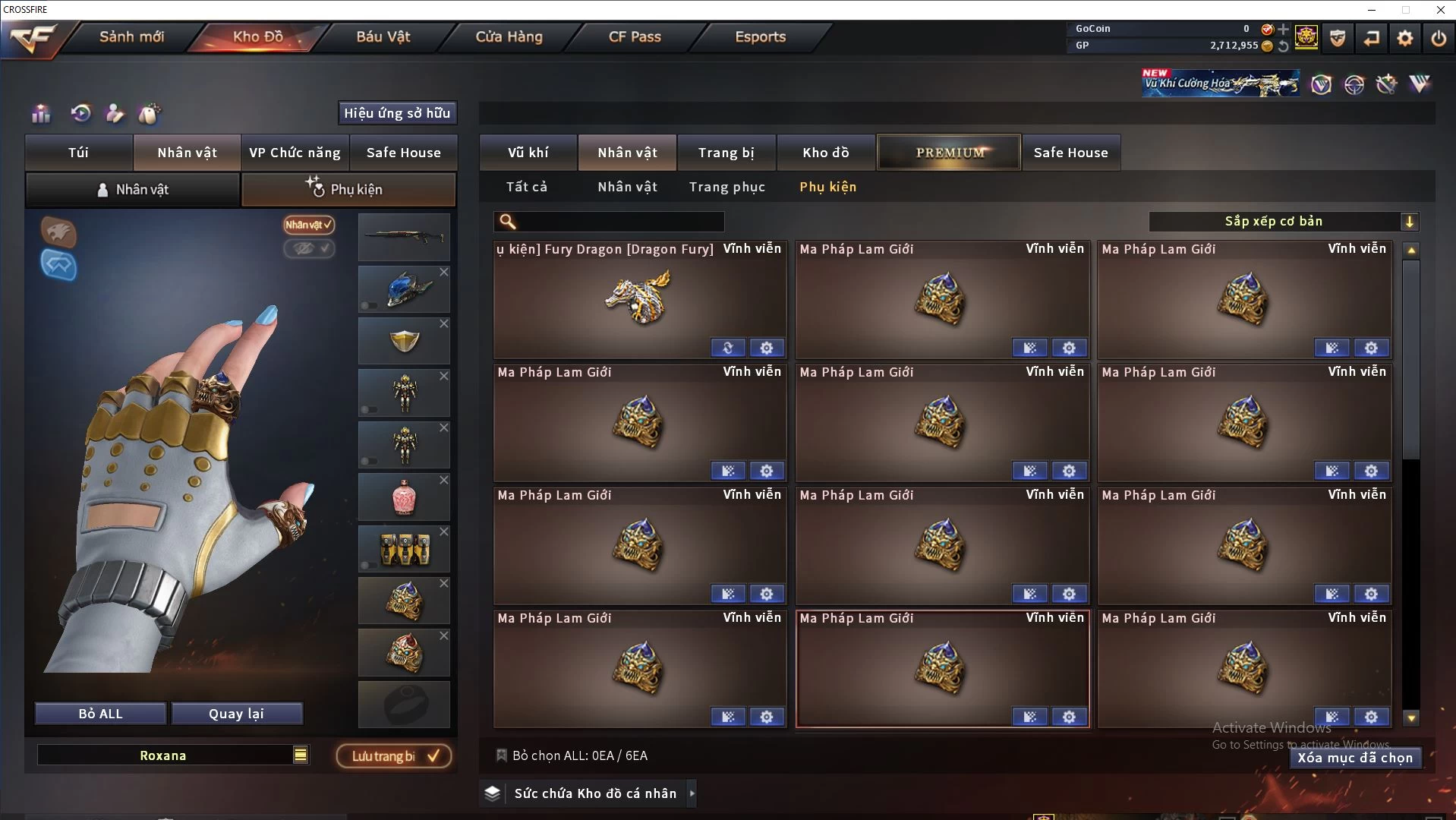Viewport: 1456px width, 820px height.
Task: Select the Fury Dragon accessory item
Action: pos(639,300)
